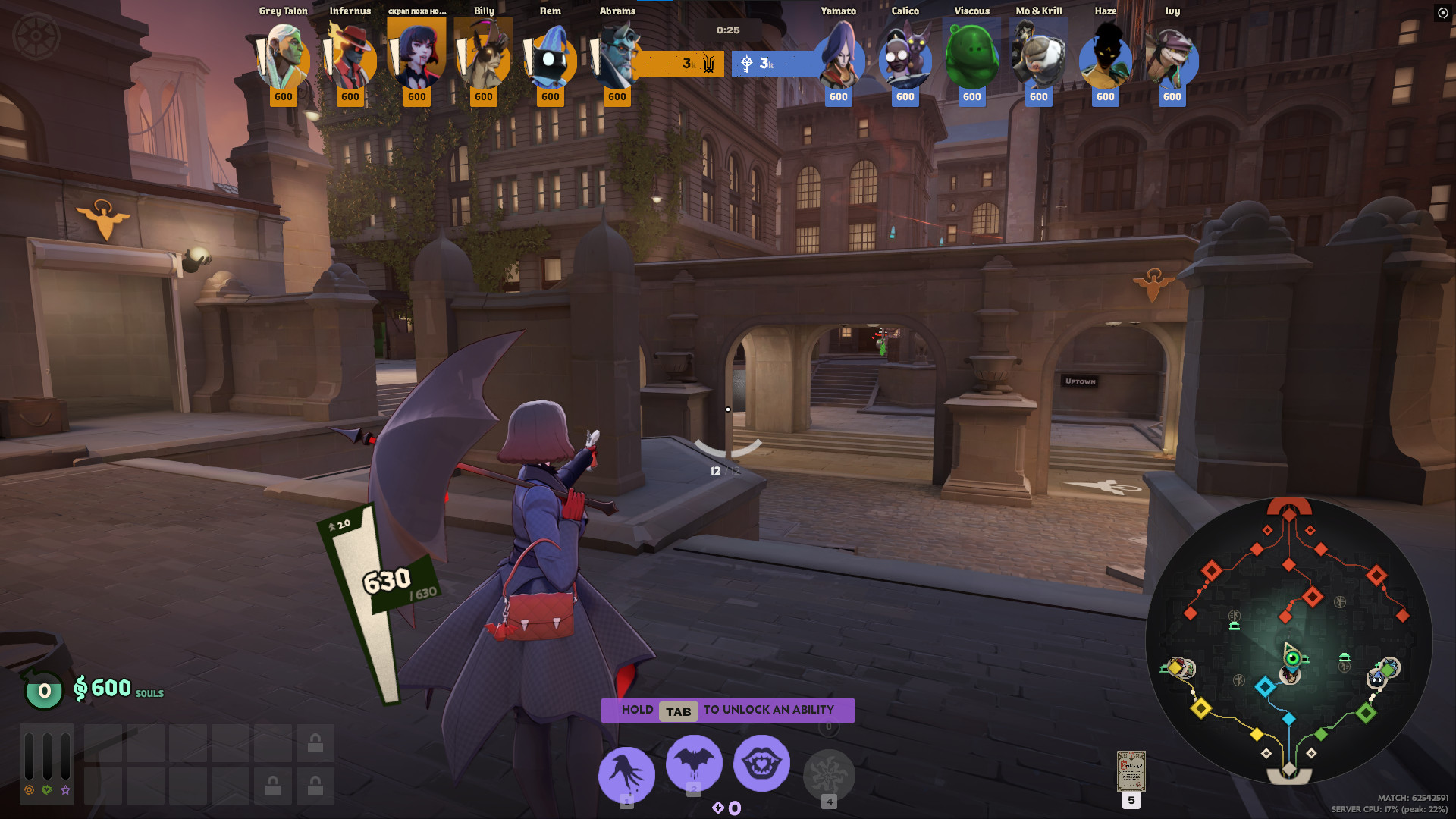The width and height of the screenshot is (1456, 819).
Task: Select Abrams's hero portrait
Action: [617, 58]
